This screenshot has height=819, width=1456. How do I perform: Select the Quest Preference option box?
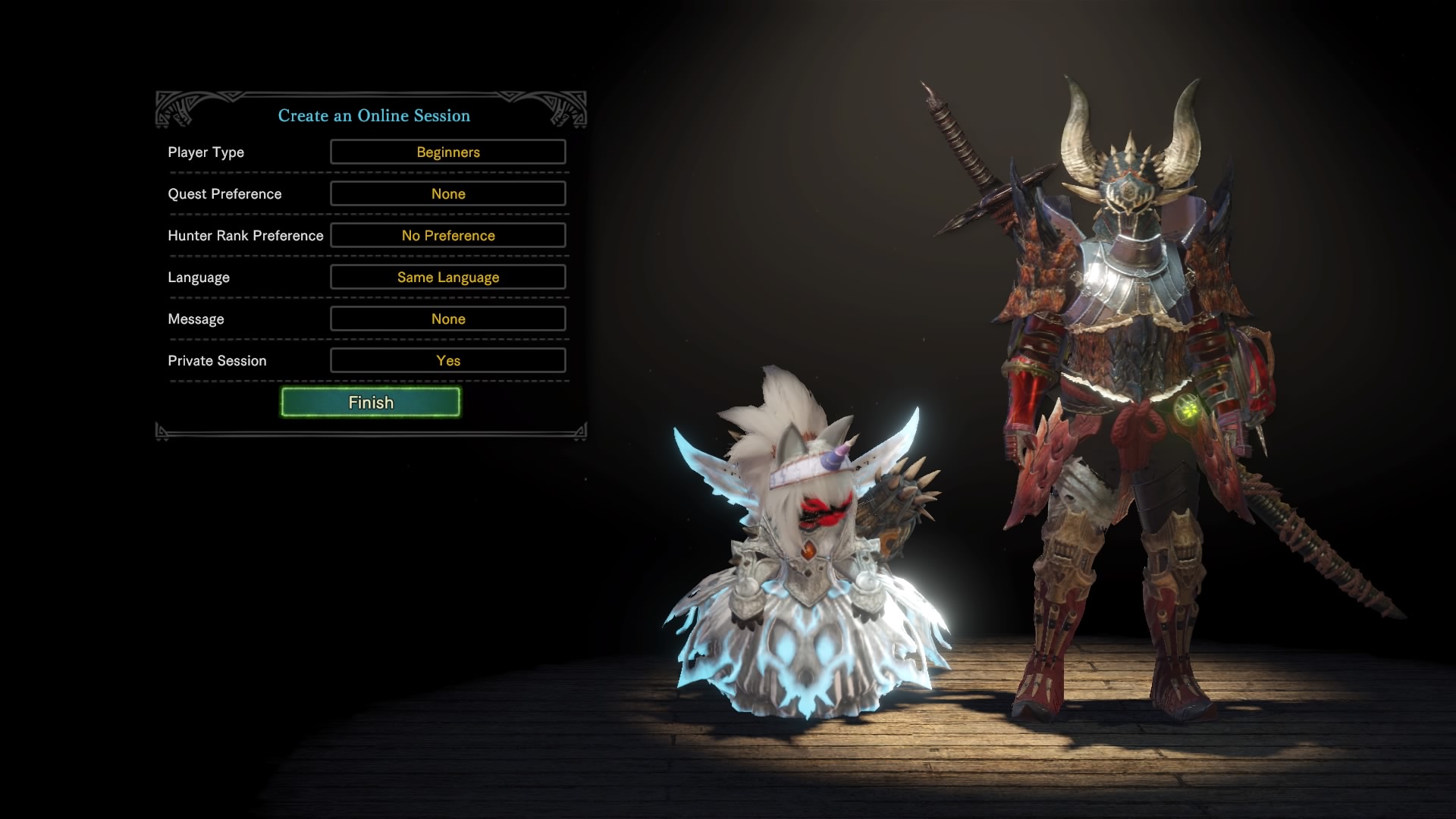point(447,193)
